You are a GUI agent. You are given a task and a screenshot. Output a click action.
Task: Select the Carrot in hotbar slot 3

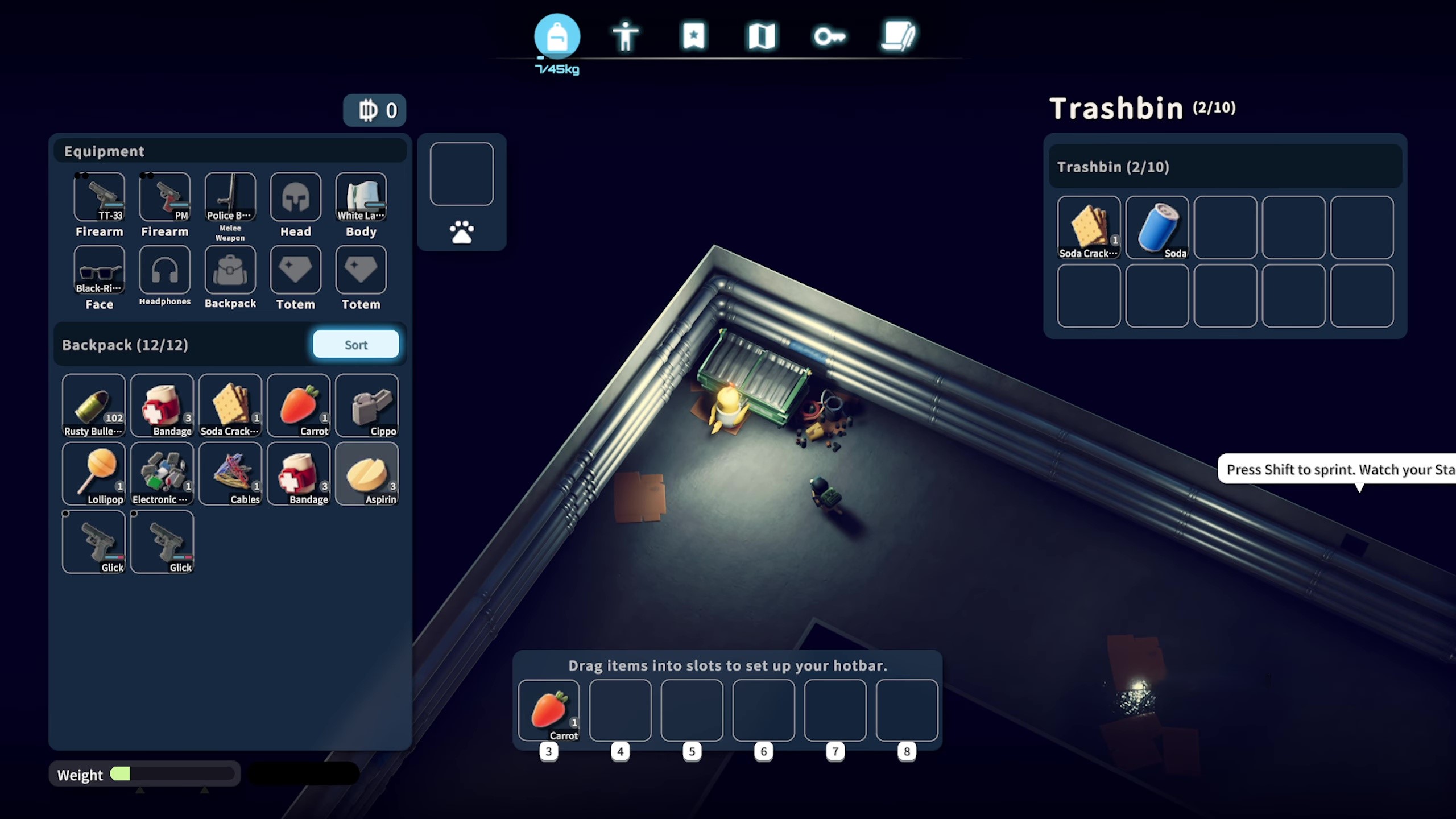click(549, 710)
